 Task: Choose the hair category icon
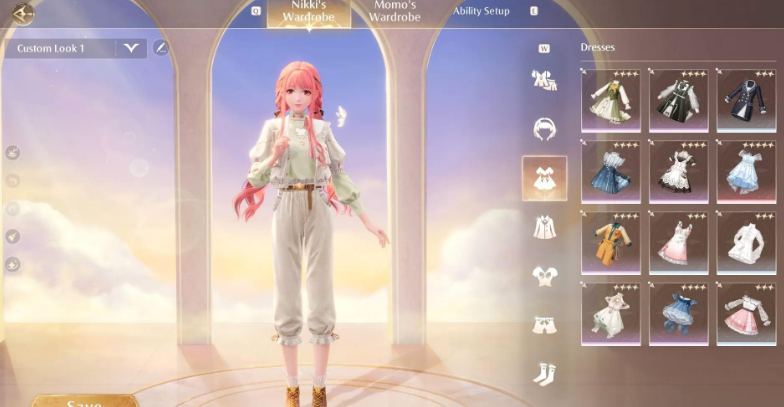(x=544, y=129)
